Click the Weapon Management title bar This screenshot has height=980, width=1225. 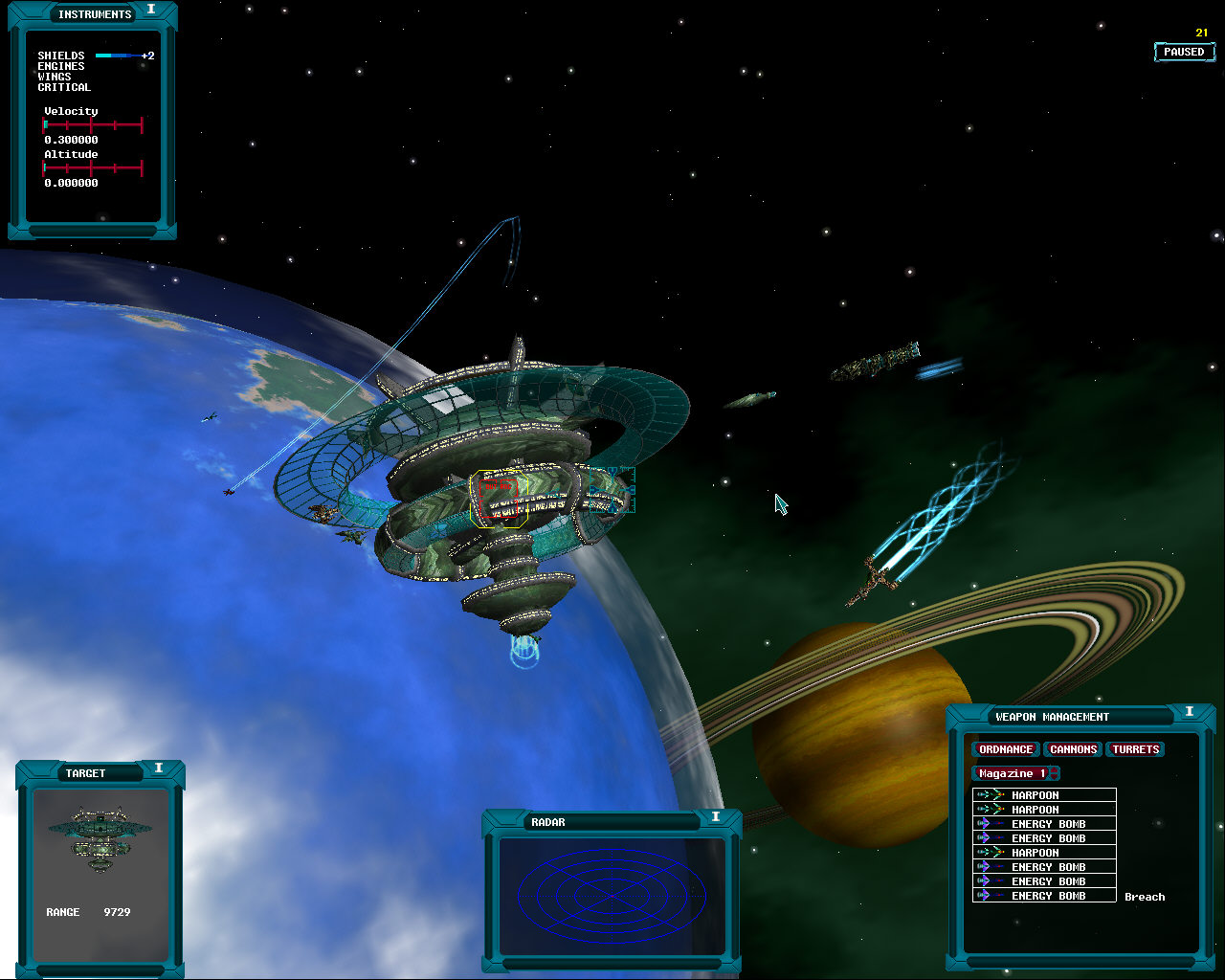(1053, 717)
